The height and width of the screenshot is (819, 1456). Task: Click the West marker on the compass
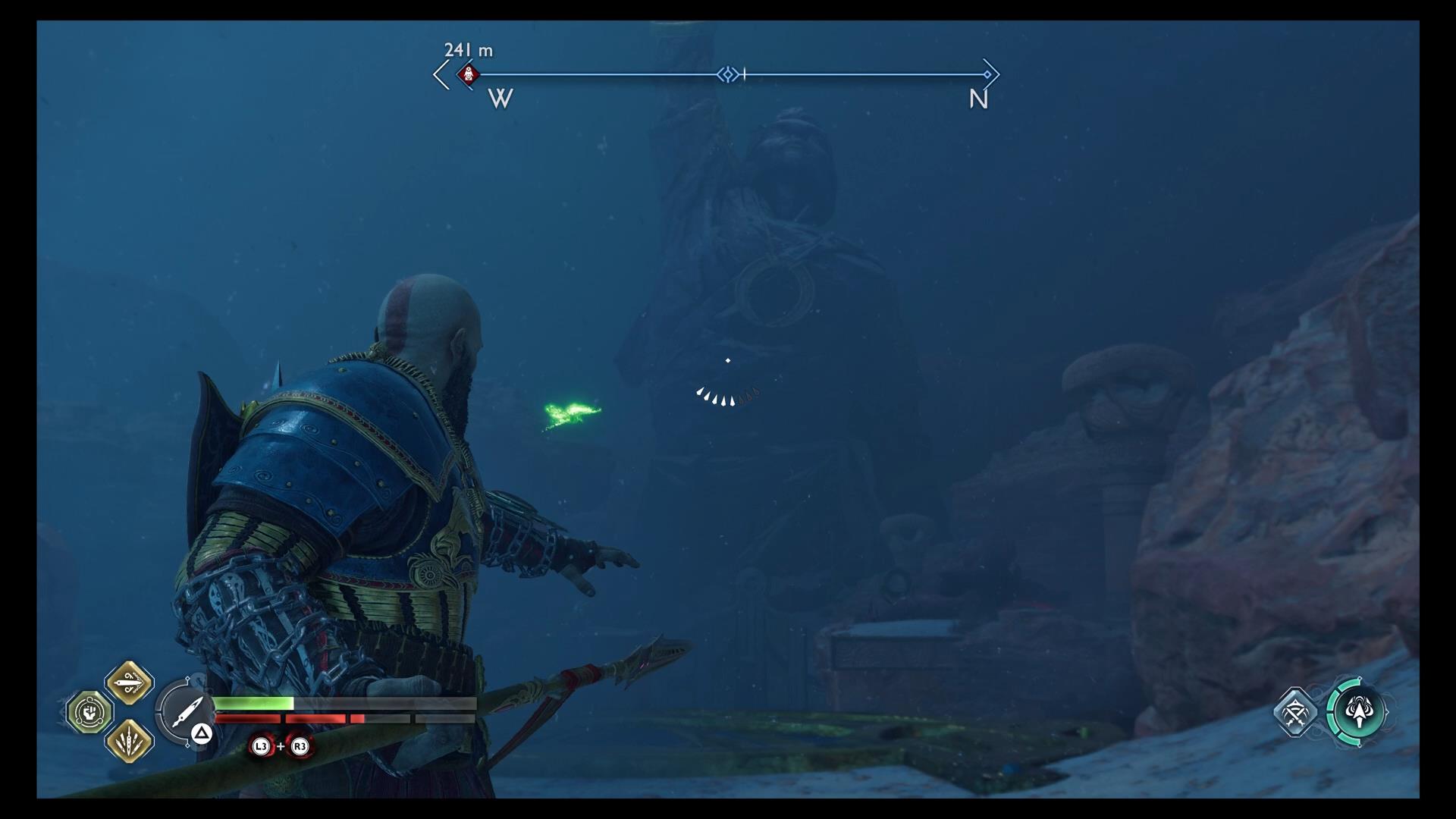coord(500,99)
